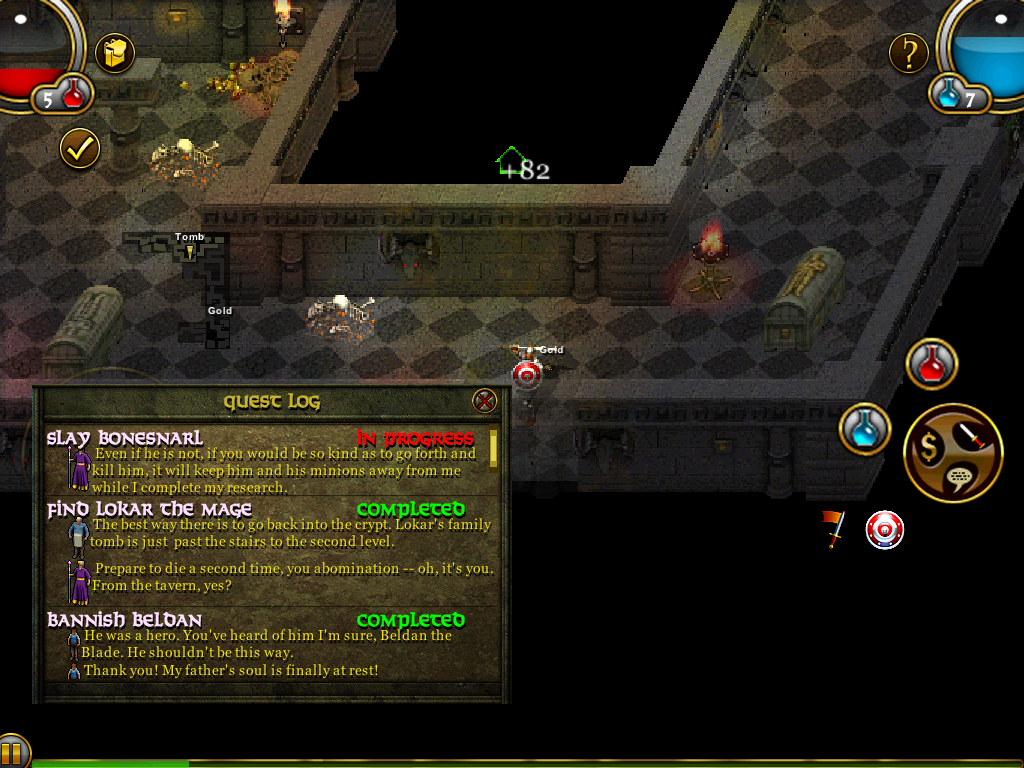1024x768 pixels.
Task: Pause the game with the pause button
Action: click(x=12, y=752)
